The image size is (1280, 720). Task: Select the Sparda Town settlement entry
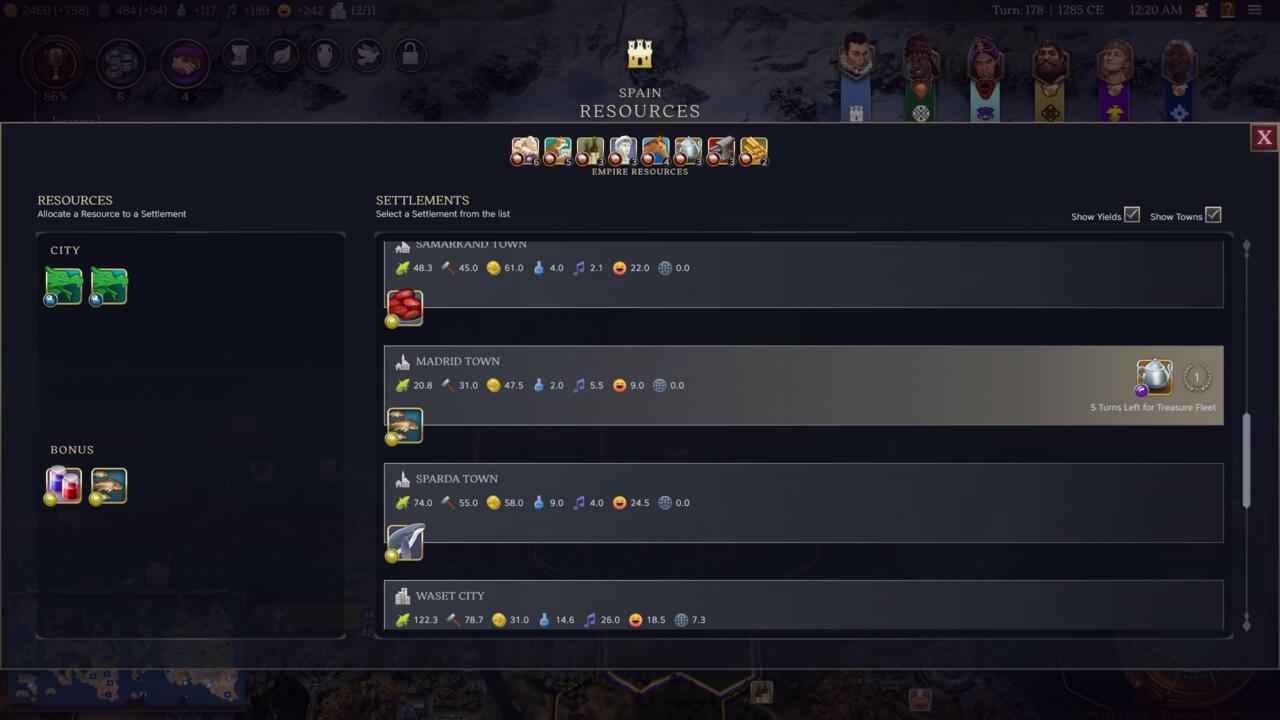pyautogui.click(x=700, y=490)
